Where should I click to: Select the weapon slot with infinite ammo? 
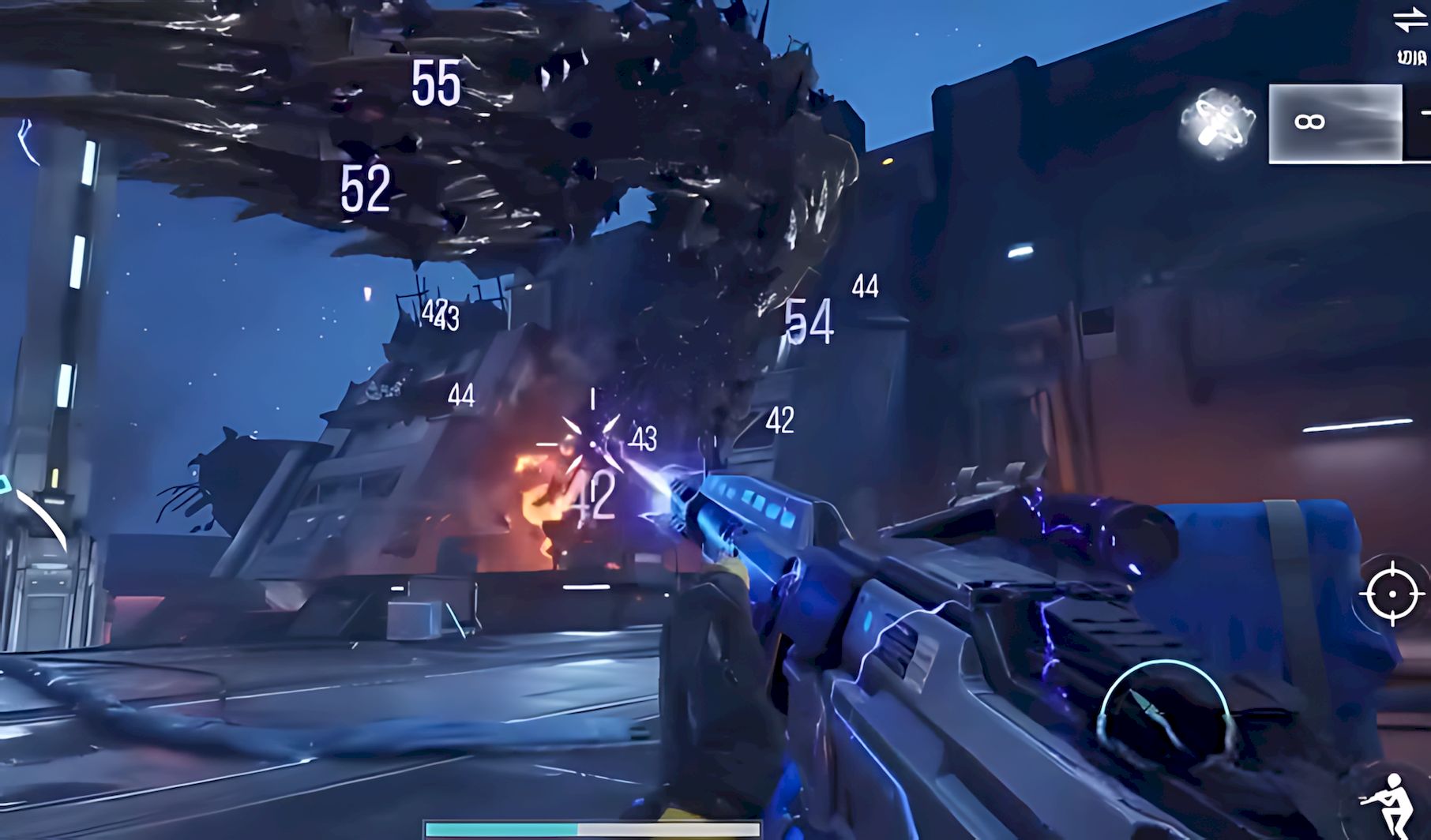[x=1335, y=123]
